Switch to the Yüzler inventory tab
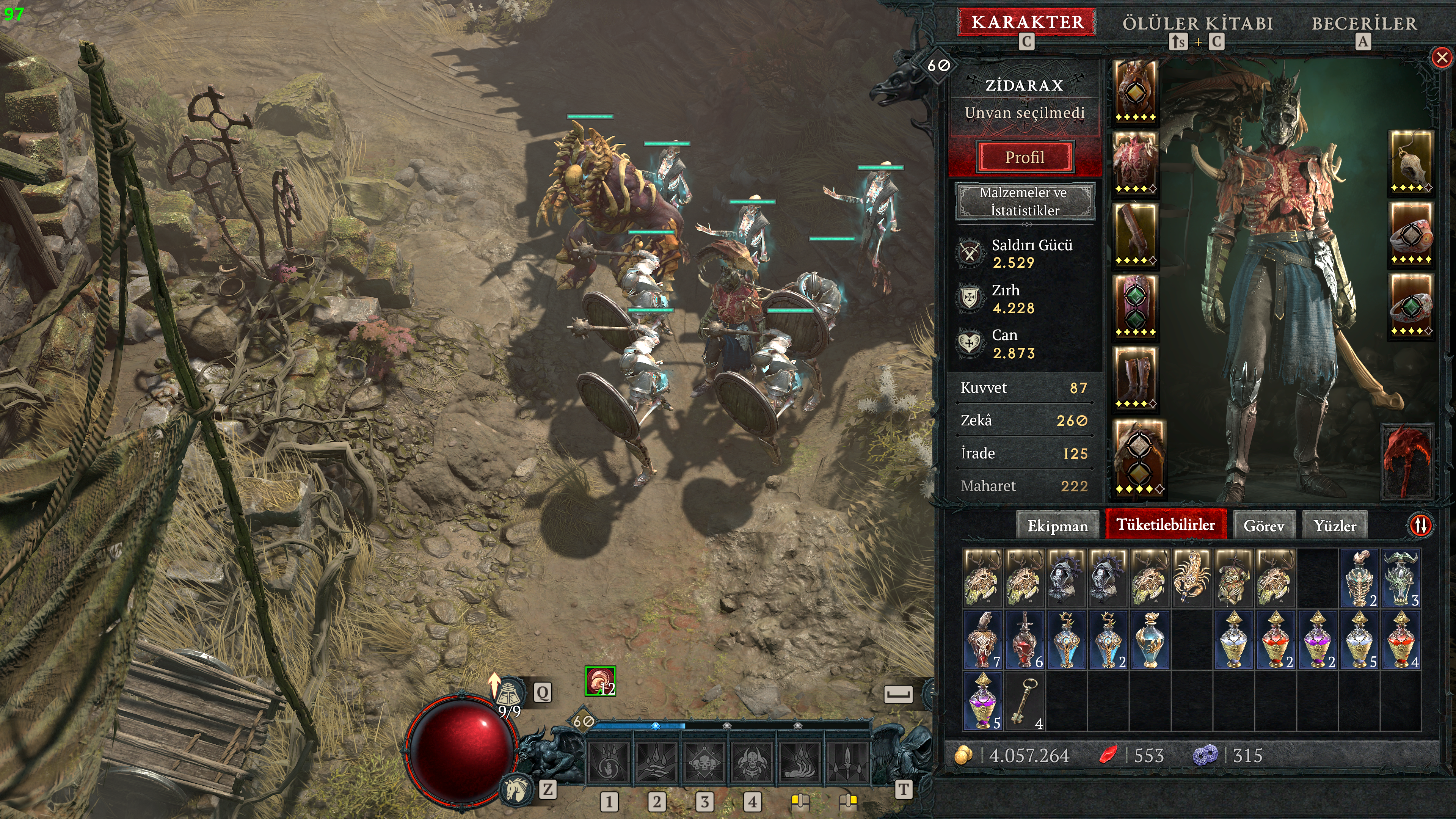1456x819 pixels. (x=1335, y=526)
